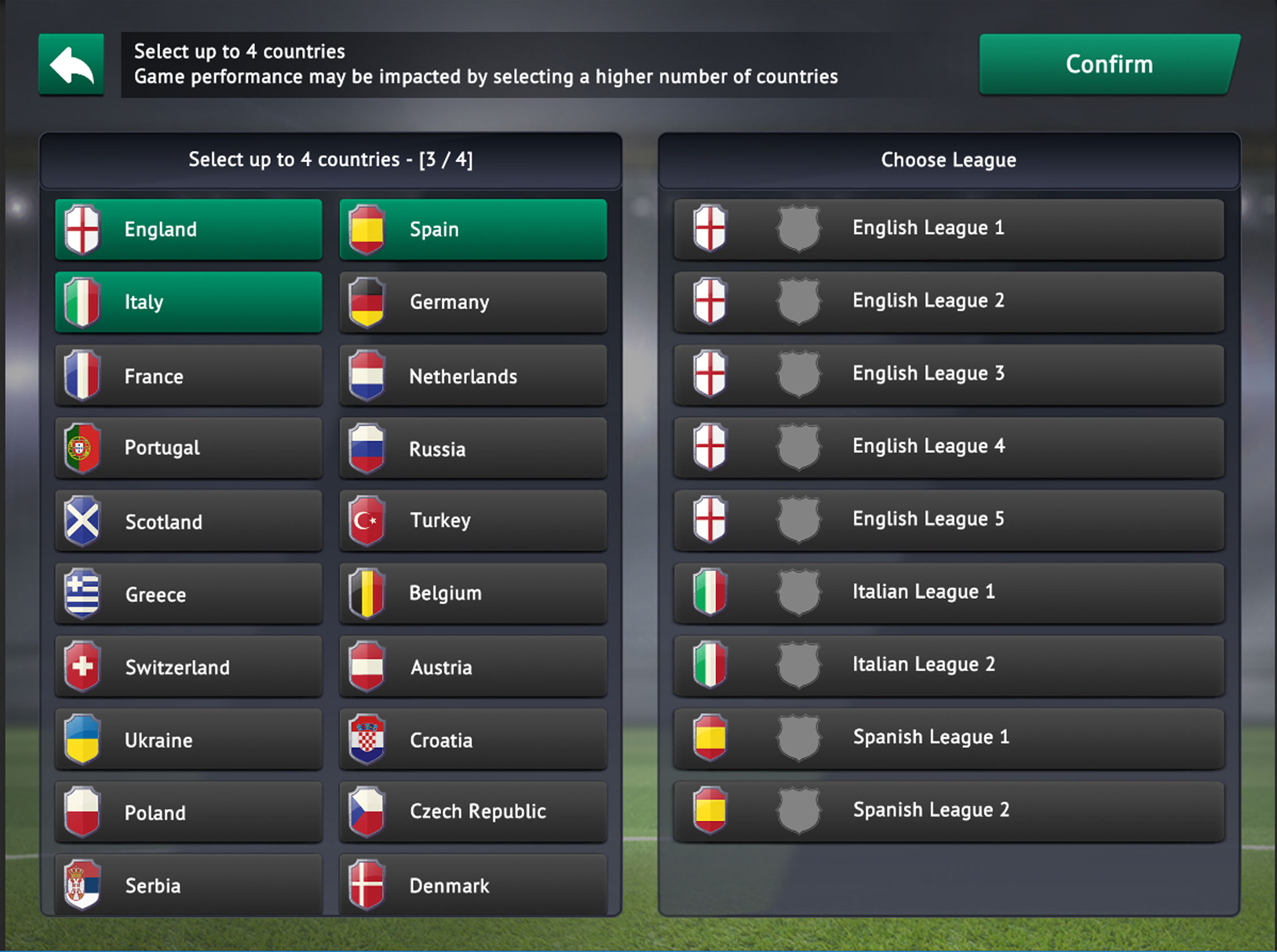Click the Scotland saltire flag icon
Screen dimensions: 1277x952
[83, 521]
